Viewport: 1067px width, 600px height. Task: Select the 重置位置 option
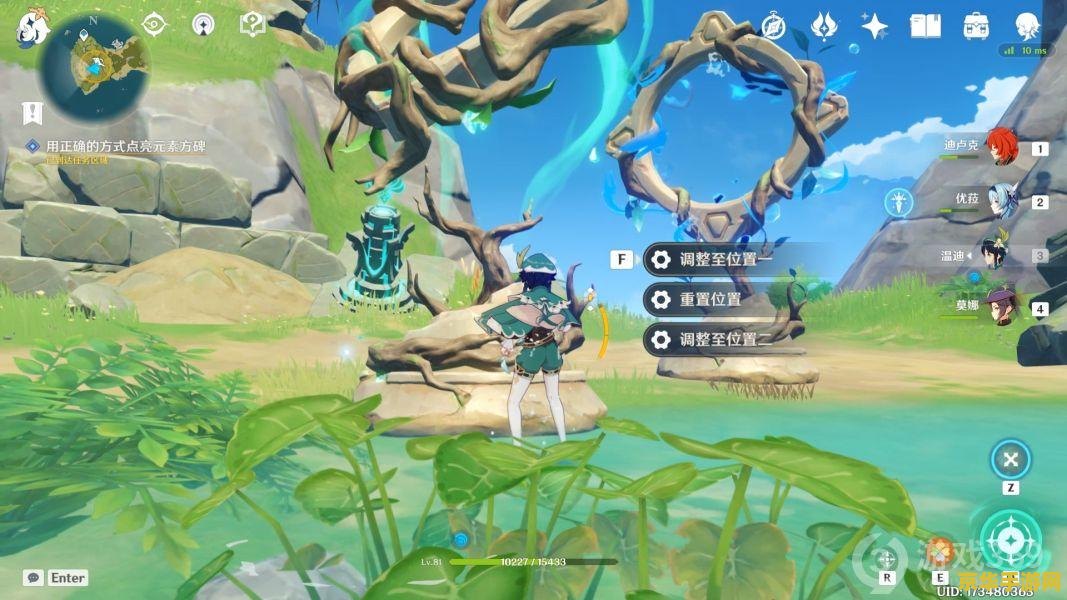click(710, 299)
